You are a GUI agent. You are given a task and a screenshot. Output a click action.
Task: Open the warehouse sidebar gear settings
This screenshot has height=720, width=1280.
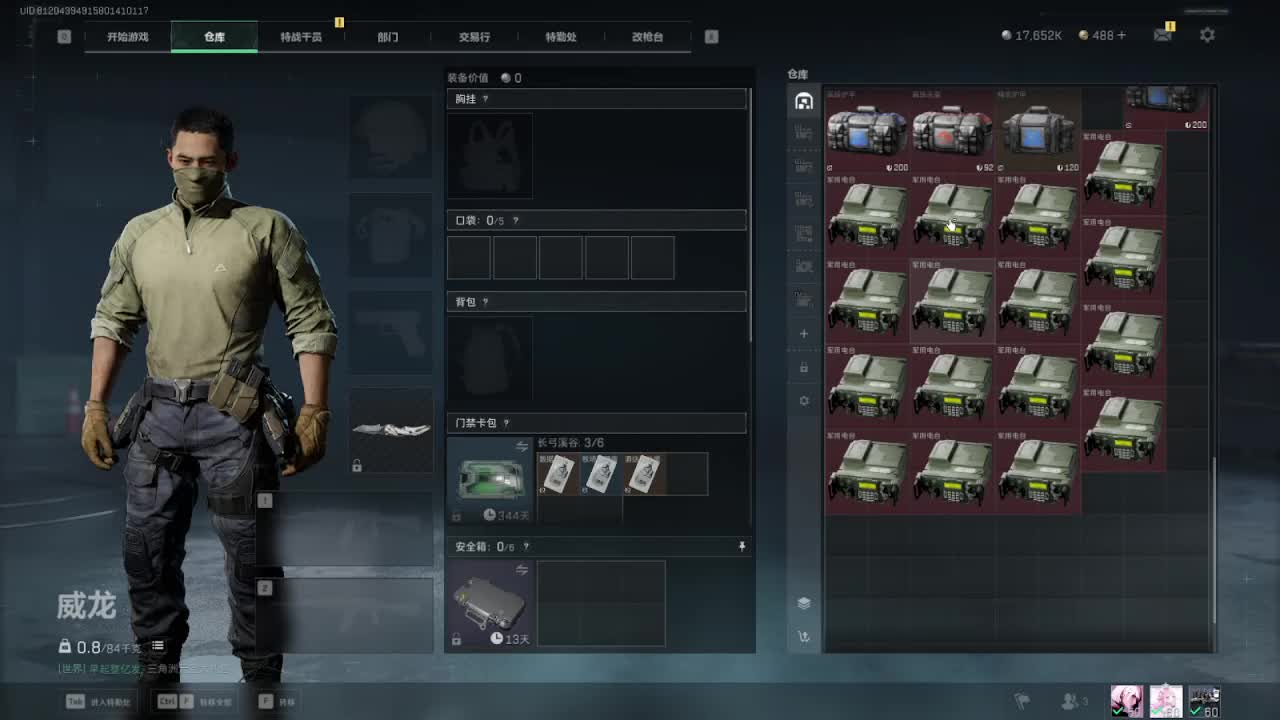tap(804, 401)
